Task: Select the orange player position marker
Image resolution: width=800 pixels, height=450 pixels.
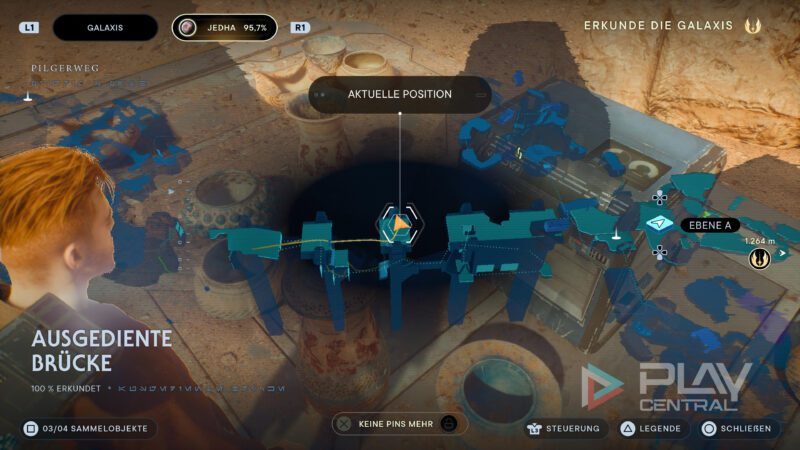Action: 399,225
